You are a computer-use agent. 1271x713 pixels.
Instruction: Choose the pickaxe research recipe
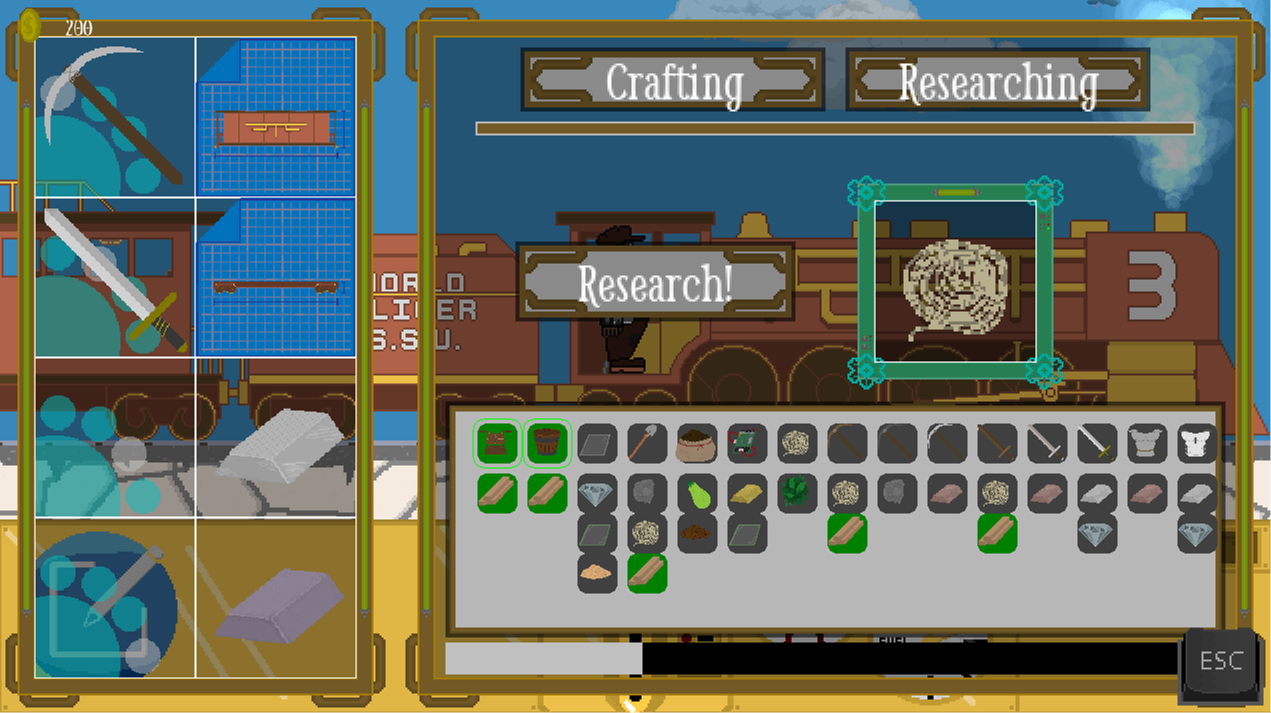[115, 117]
